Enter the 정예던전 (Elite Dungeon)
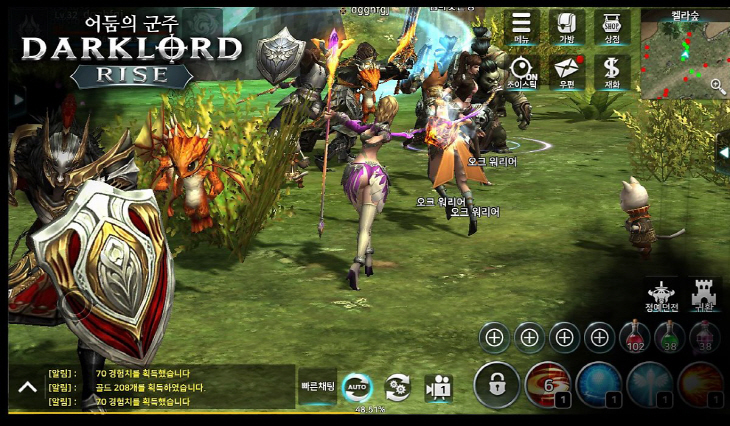This screenshot has height=426, width=730. [662, 295]
